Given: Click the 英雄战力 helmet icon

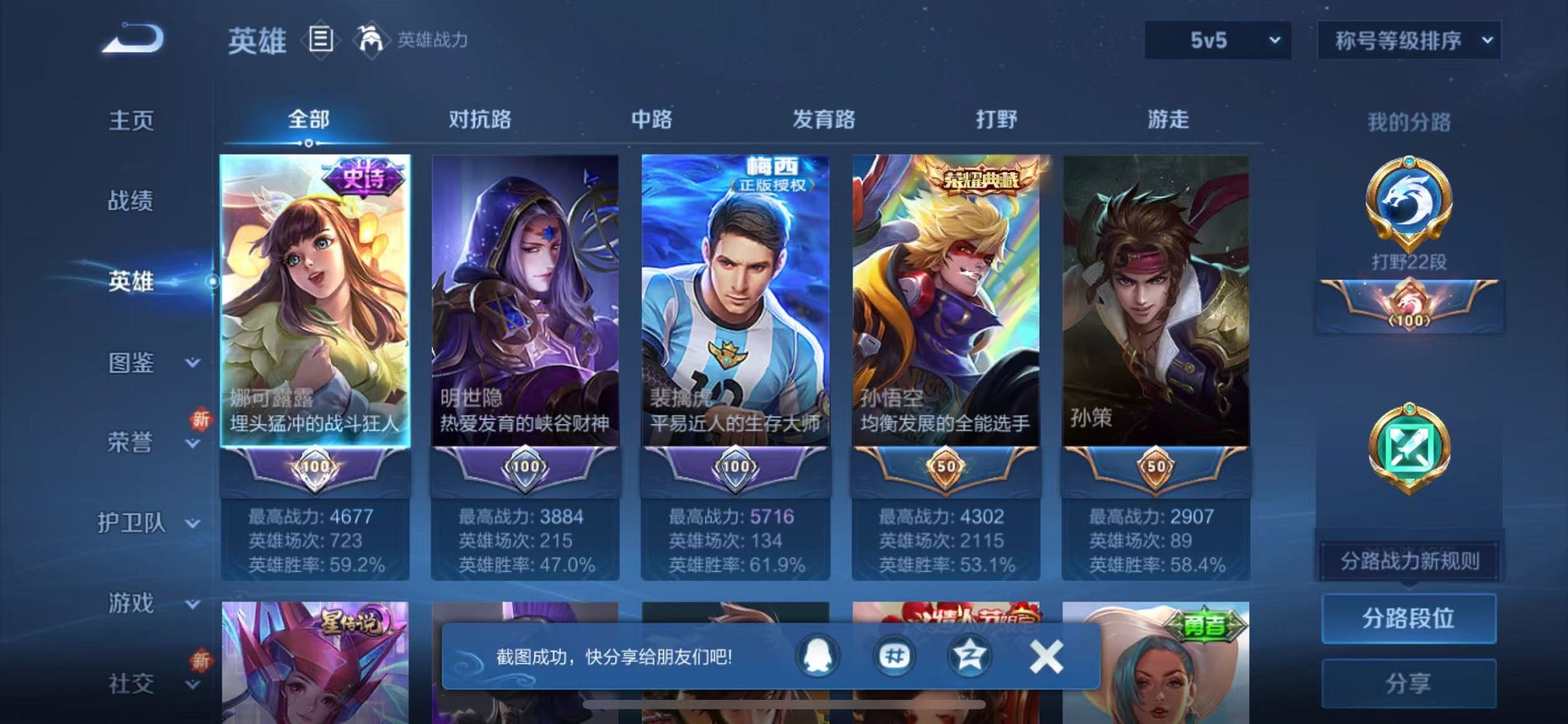Looking at the screenshot, I should pyautogui.click(x=371, y=38).
